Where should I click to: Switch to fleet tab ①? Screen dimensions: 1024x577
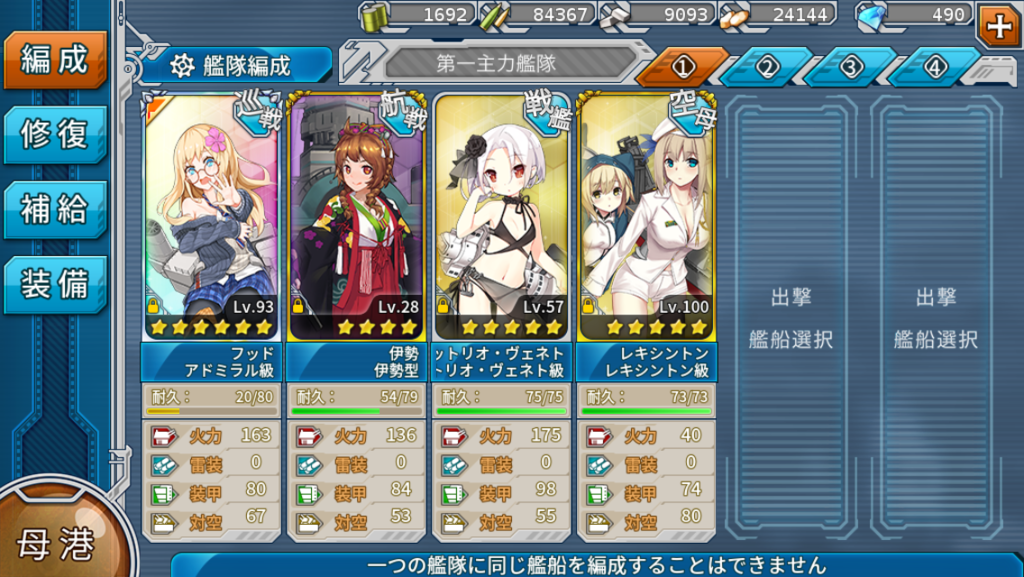coord(682,67)
